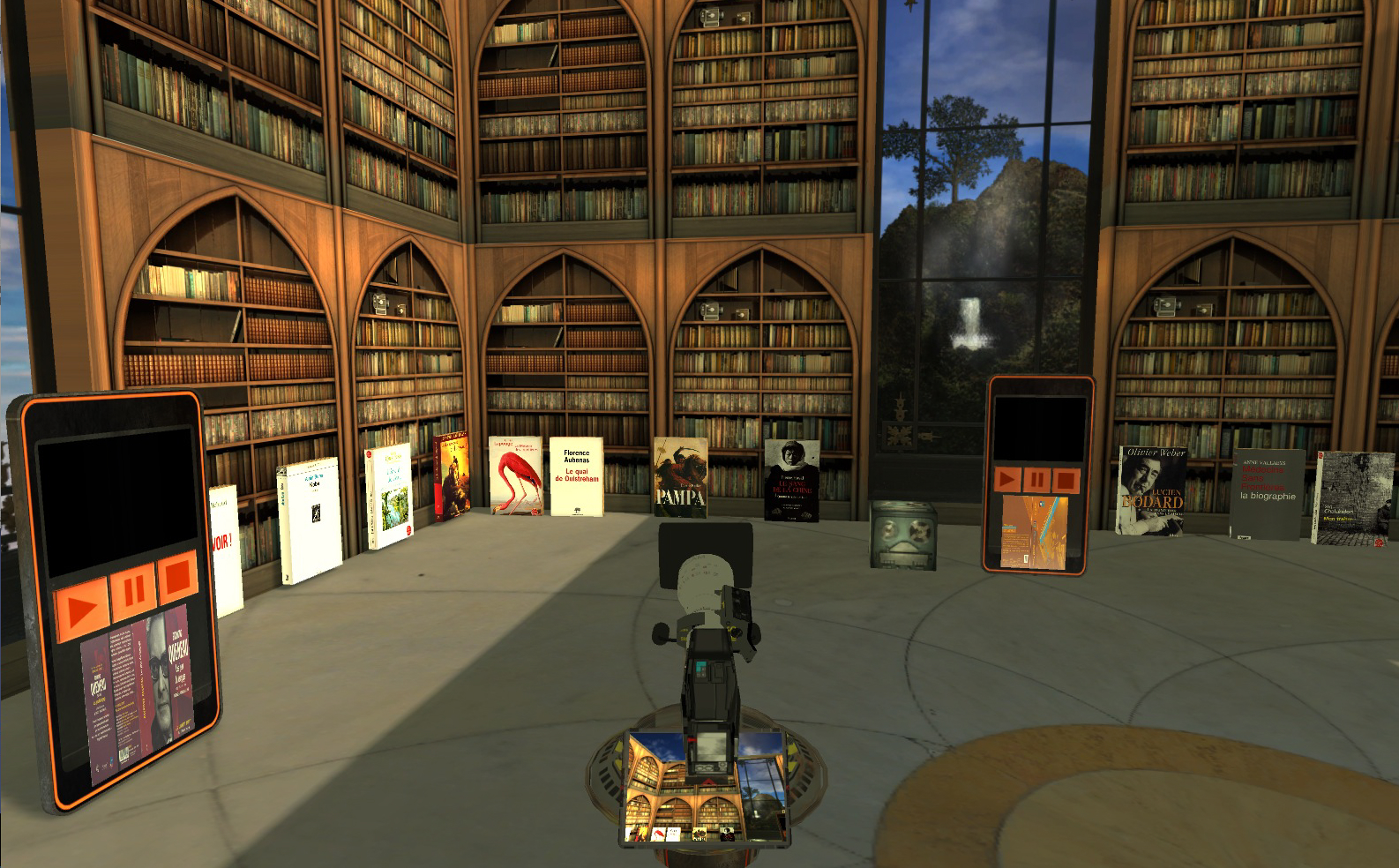Select the book Le quai de Ouistreham
This screenshot has width=1399, height=868.
(577, 476)
